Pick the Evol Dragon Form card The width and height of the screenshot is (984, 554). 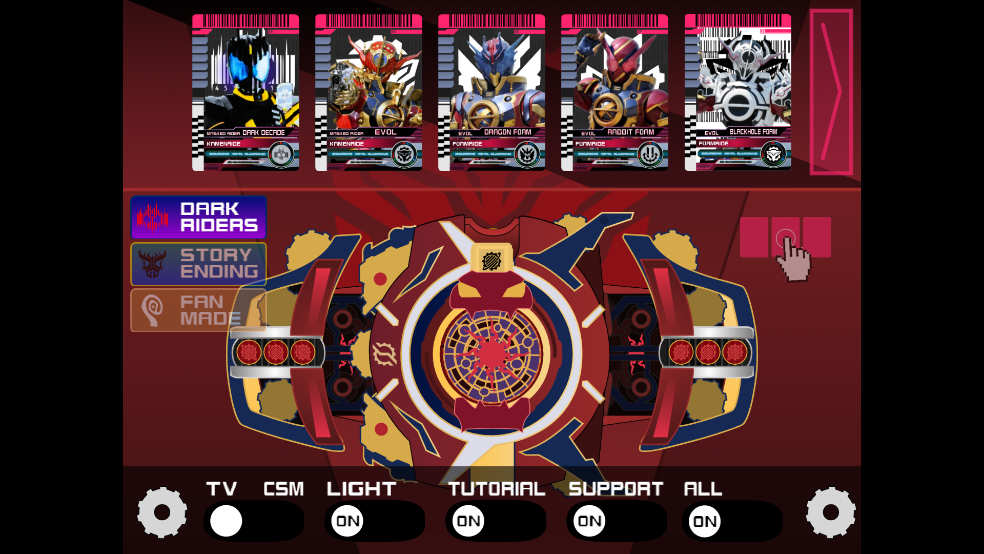coord(491,92)
